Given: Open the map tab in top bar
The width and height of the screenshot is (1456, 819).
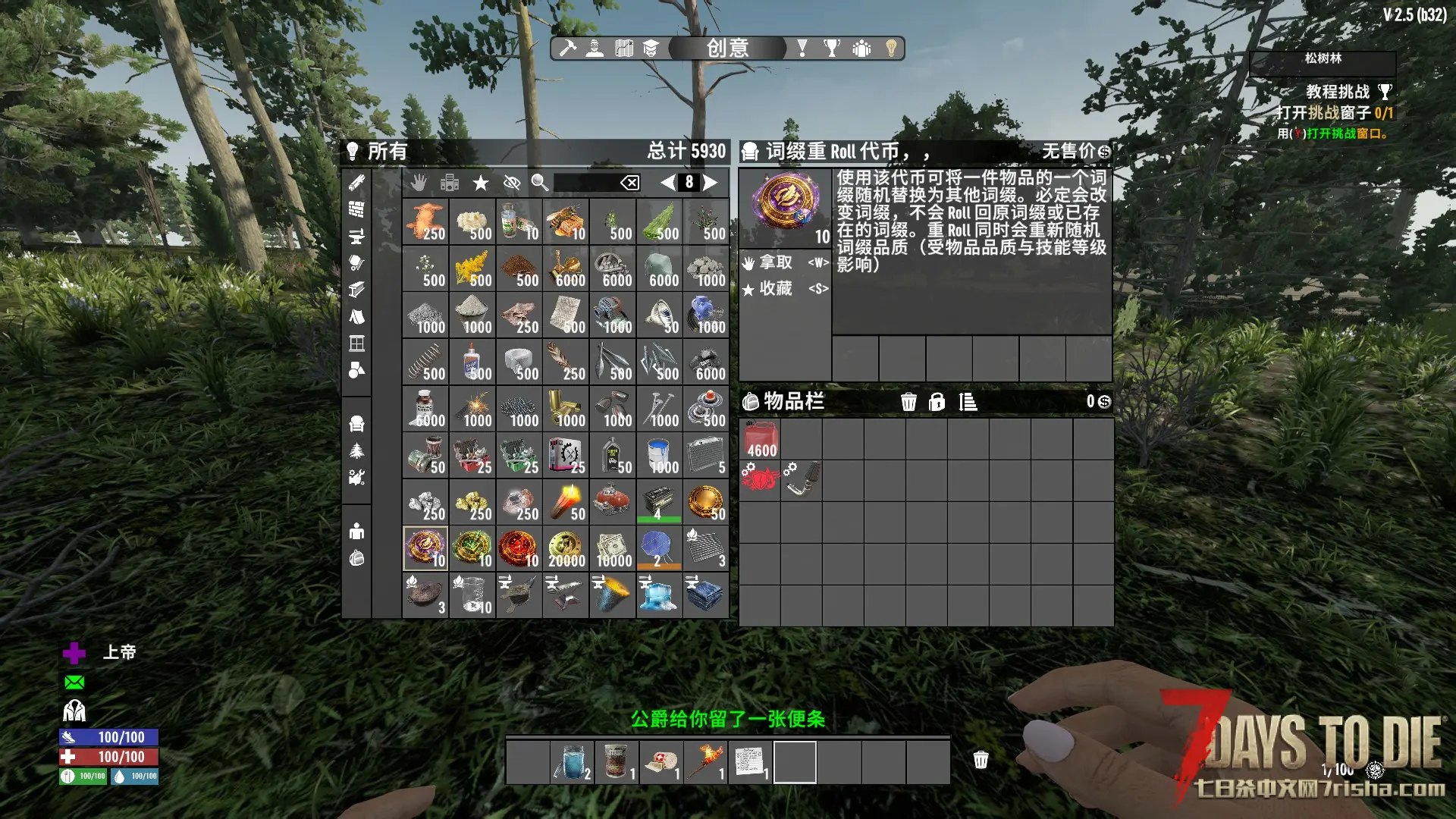Looking at the screenshot, I should tap(623, 49).
